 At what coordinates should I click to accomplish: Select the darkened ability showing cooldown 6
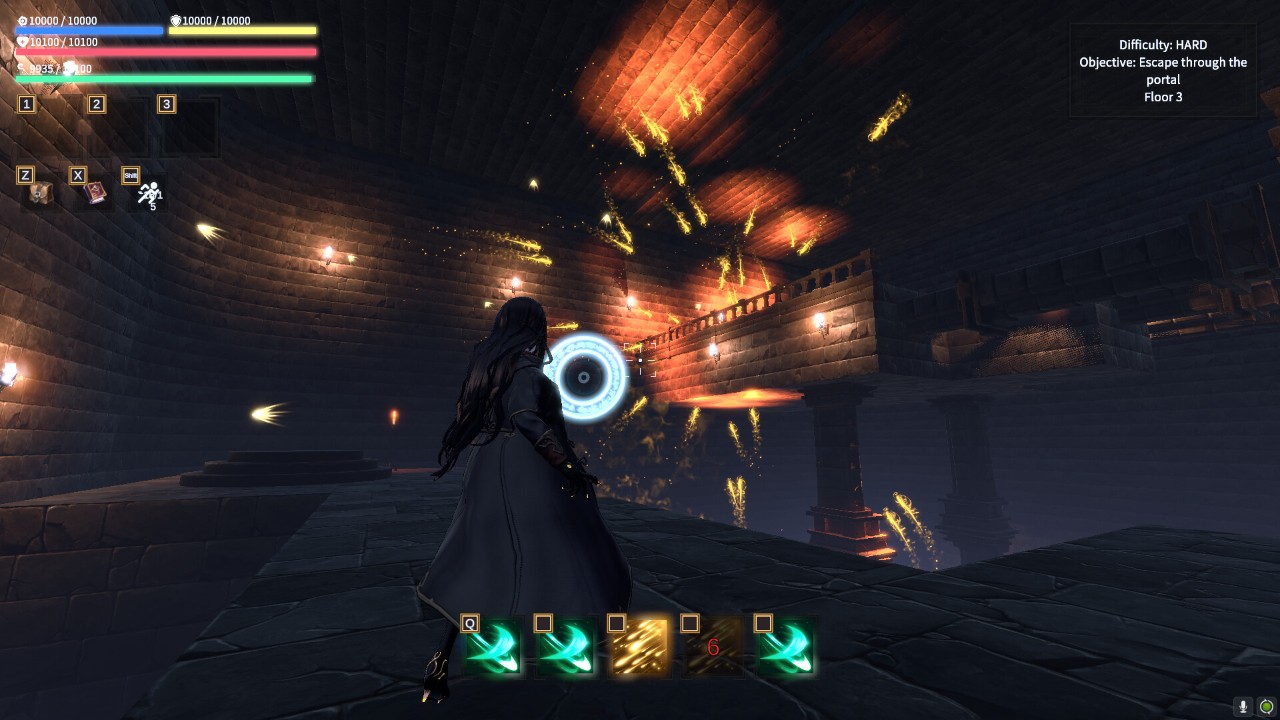713,647
